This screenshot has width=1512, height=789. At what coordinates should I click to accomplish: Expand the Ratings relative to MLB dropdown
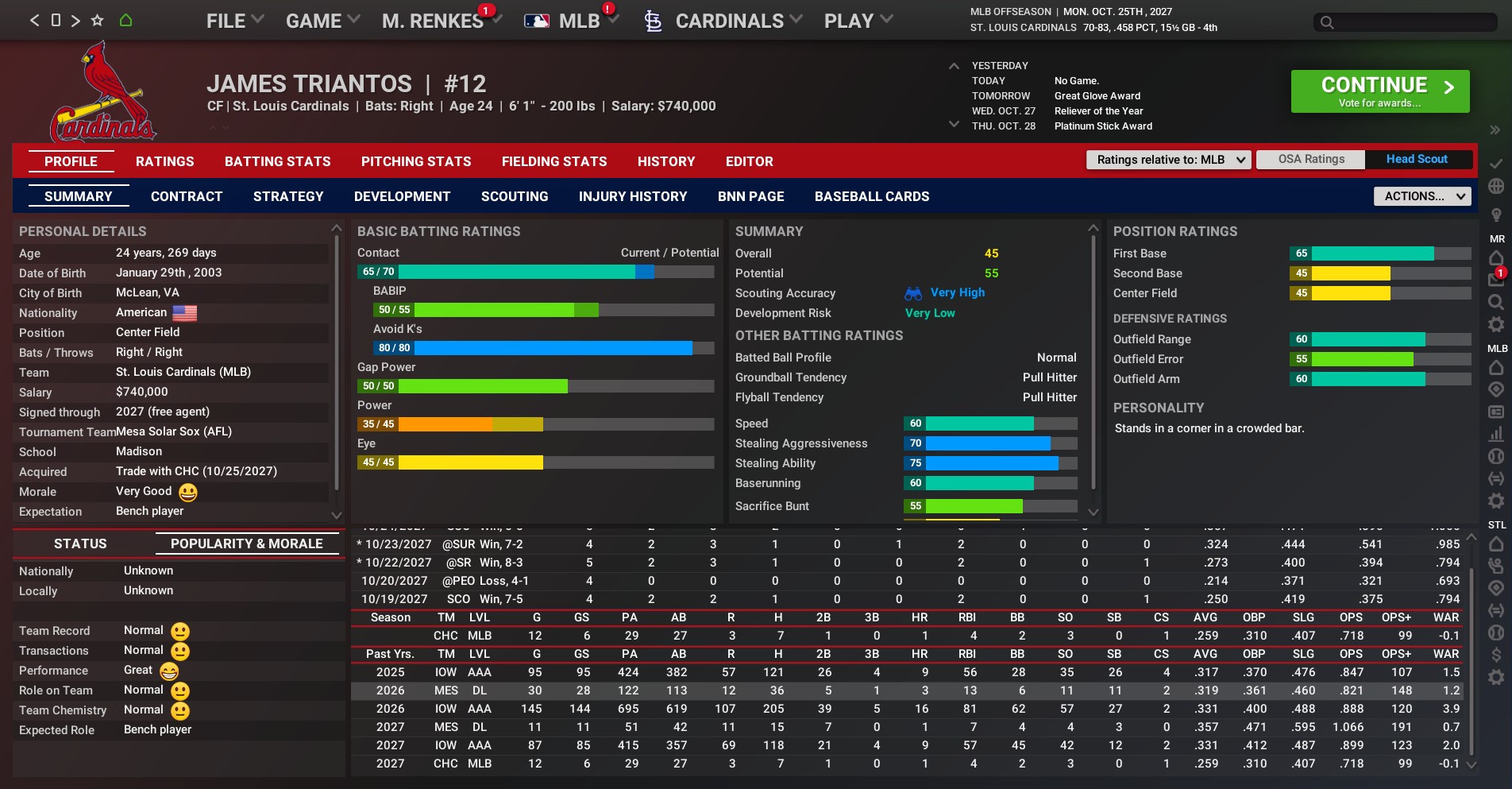[x=1168, y=160]
